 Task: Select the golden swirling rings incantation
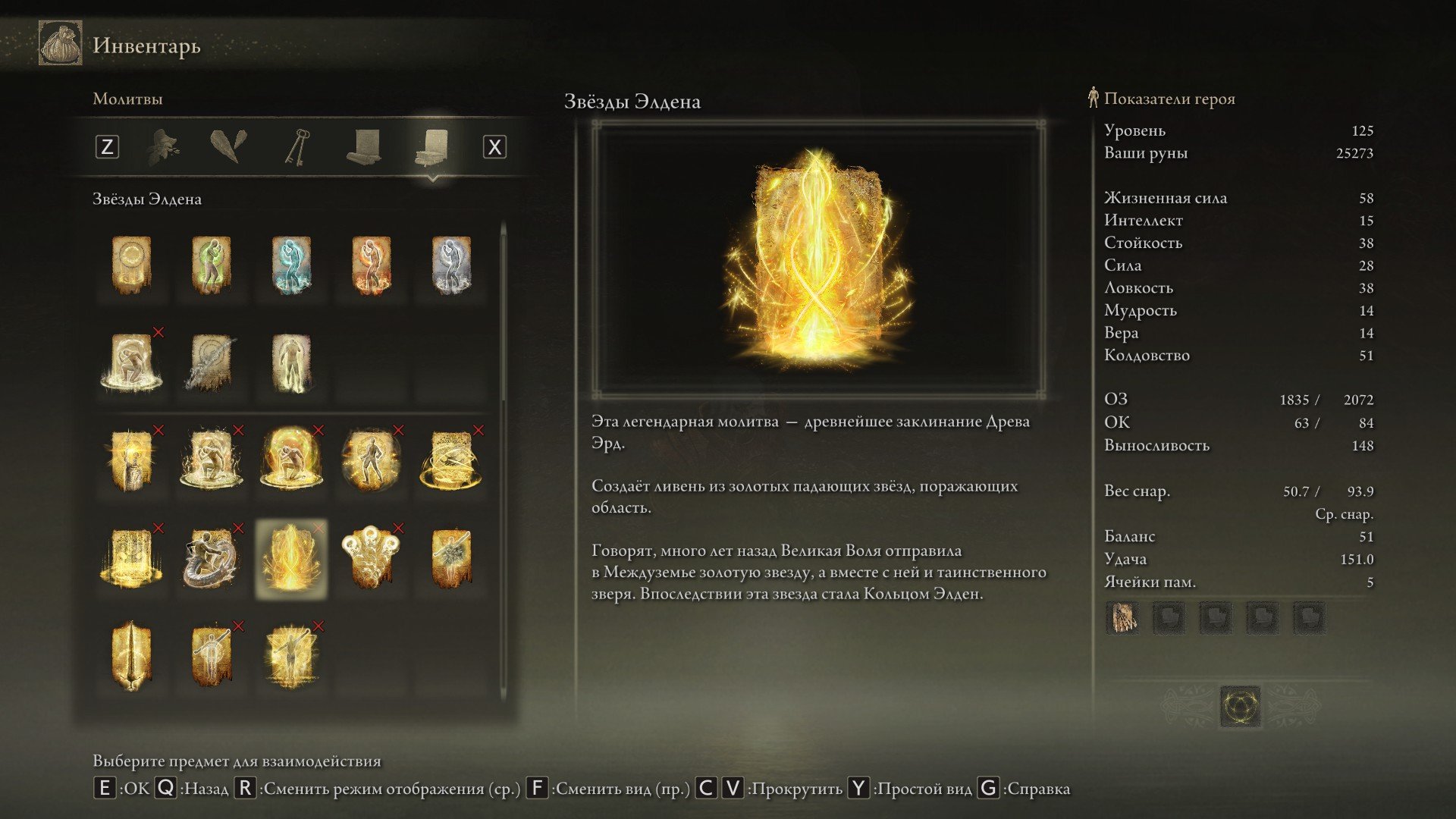pyautogui.click(x=451, y=460)
